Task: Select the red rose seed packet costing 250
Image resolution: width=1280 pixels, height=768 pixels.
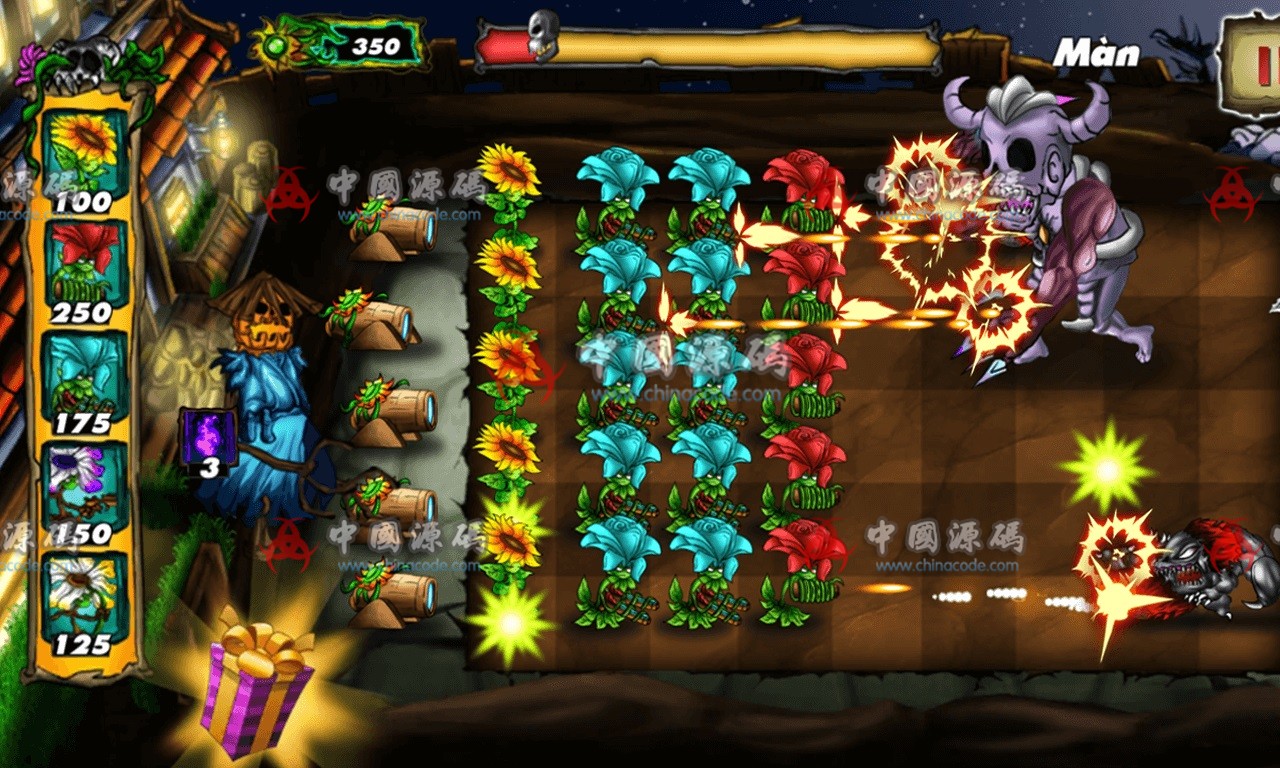Action: coord(85,265)
